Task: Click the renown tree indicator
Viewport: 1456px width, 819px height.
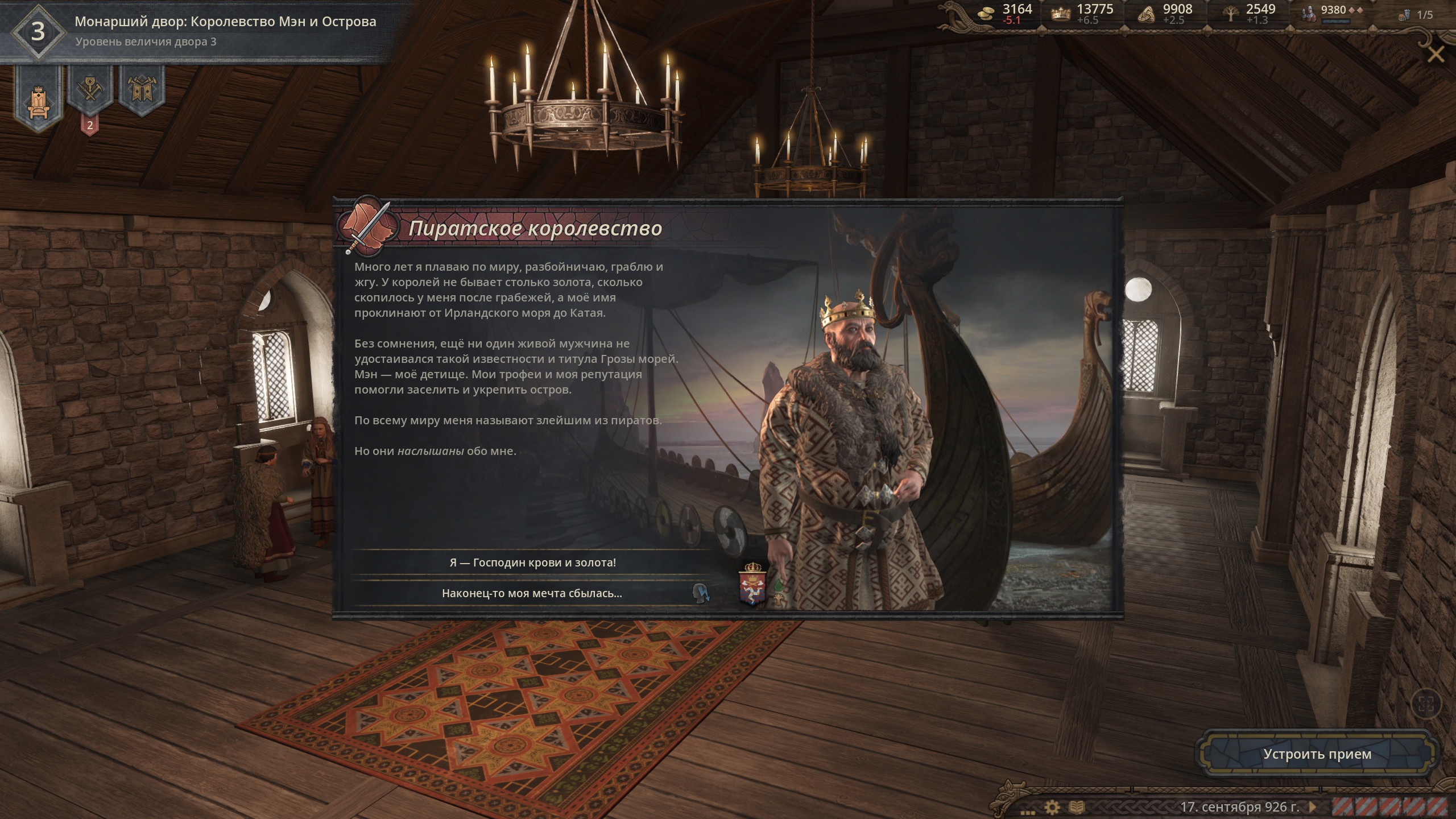Action: point(1248,14)
